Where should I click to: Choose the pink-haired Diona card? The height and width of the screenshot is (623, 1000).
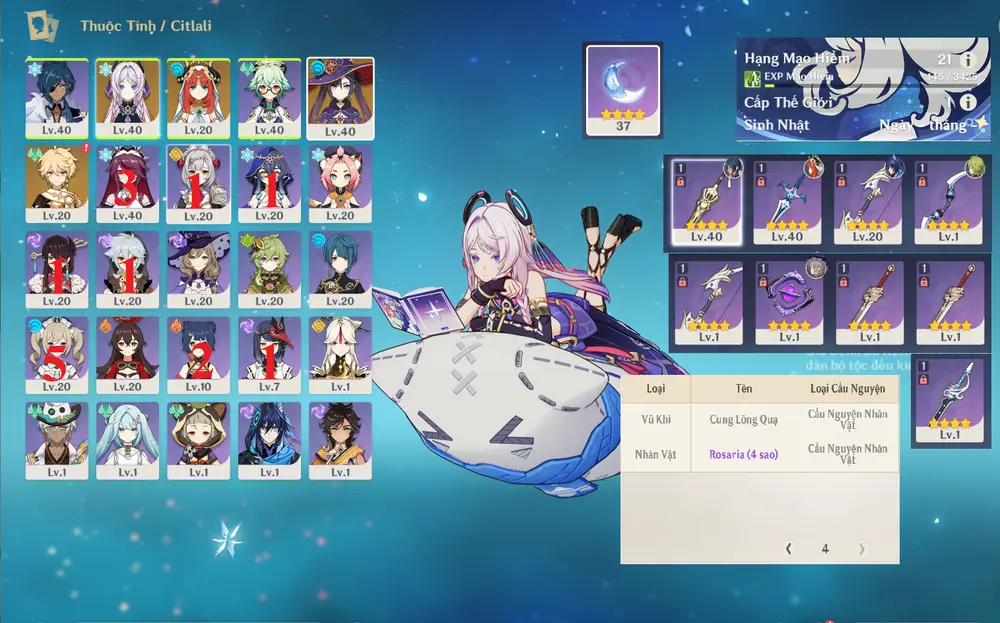pos(340,182)
